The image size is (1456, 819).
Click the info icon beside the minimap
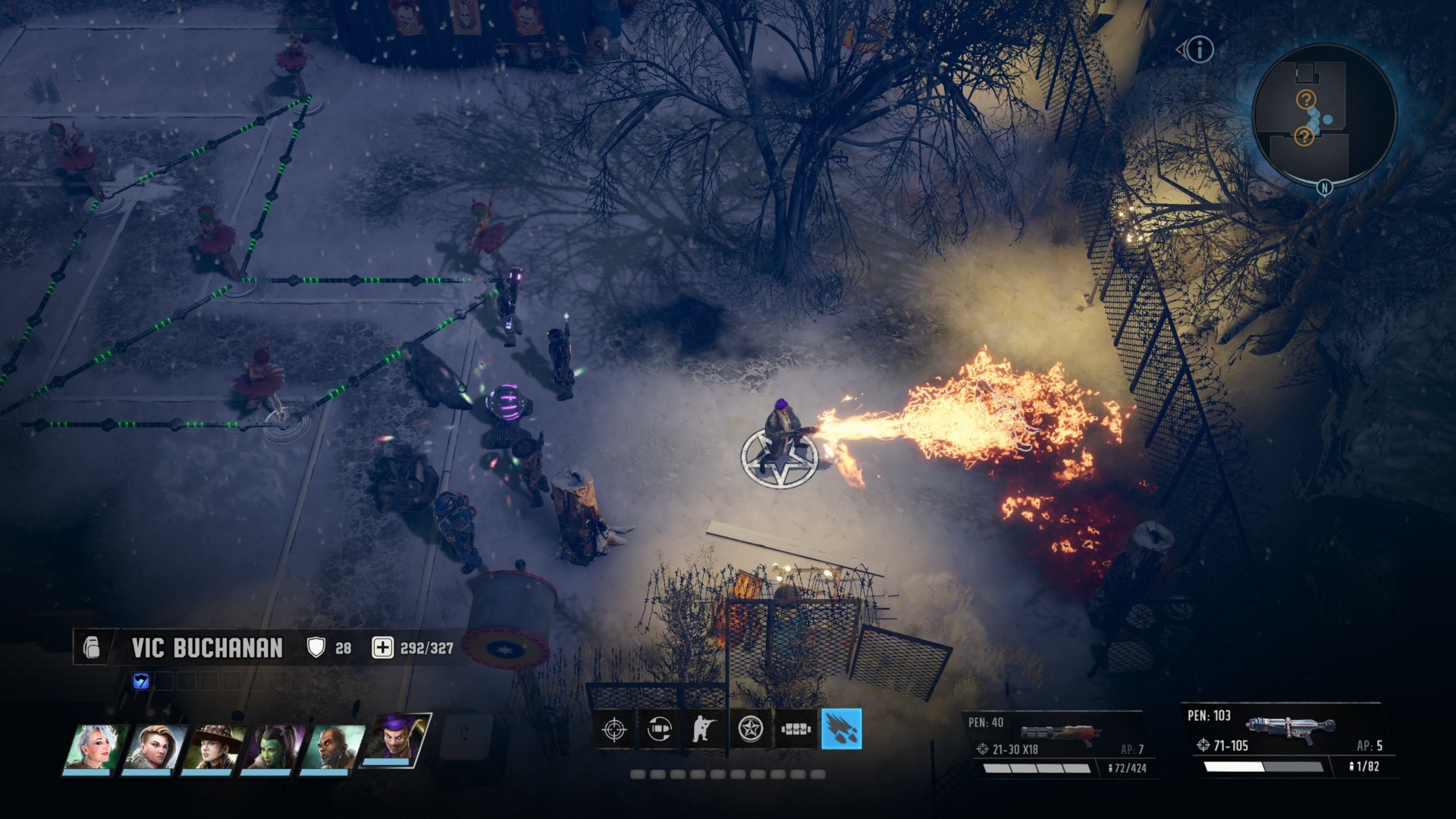tap(1199, 50)
